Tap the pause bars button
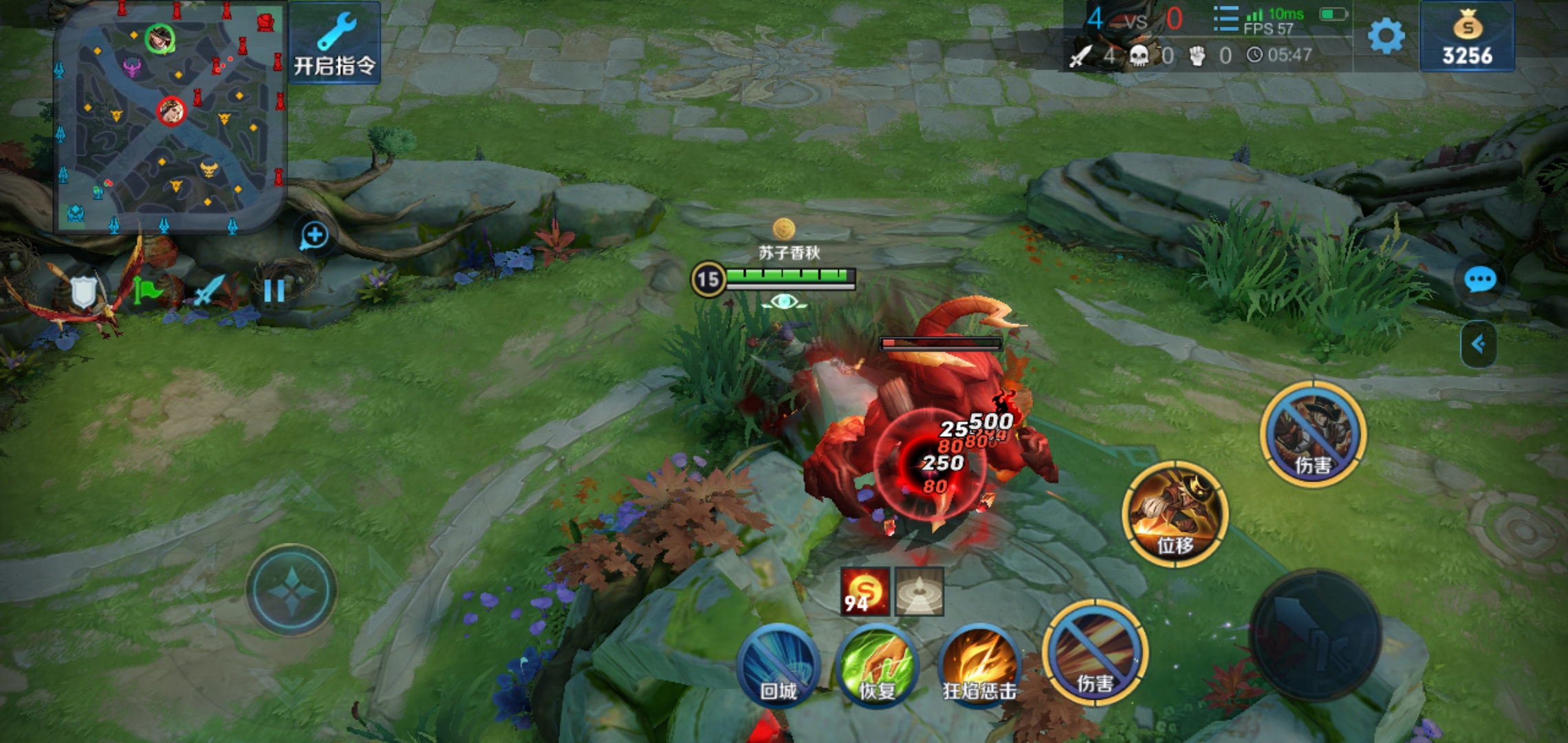The height and width of the screenshot is (743, 1568). click(x=274, y=292)
